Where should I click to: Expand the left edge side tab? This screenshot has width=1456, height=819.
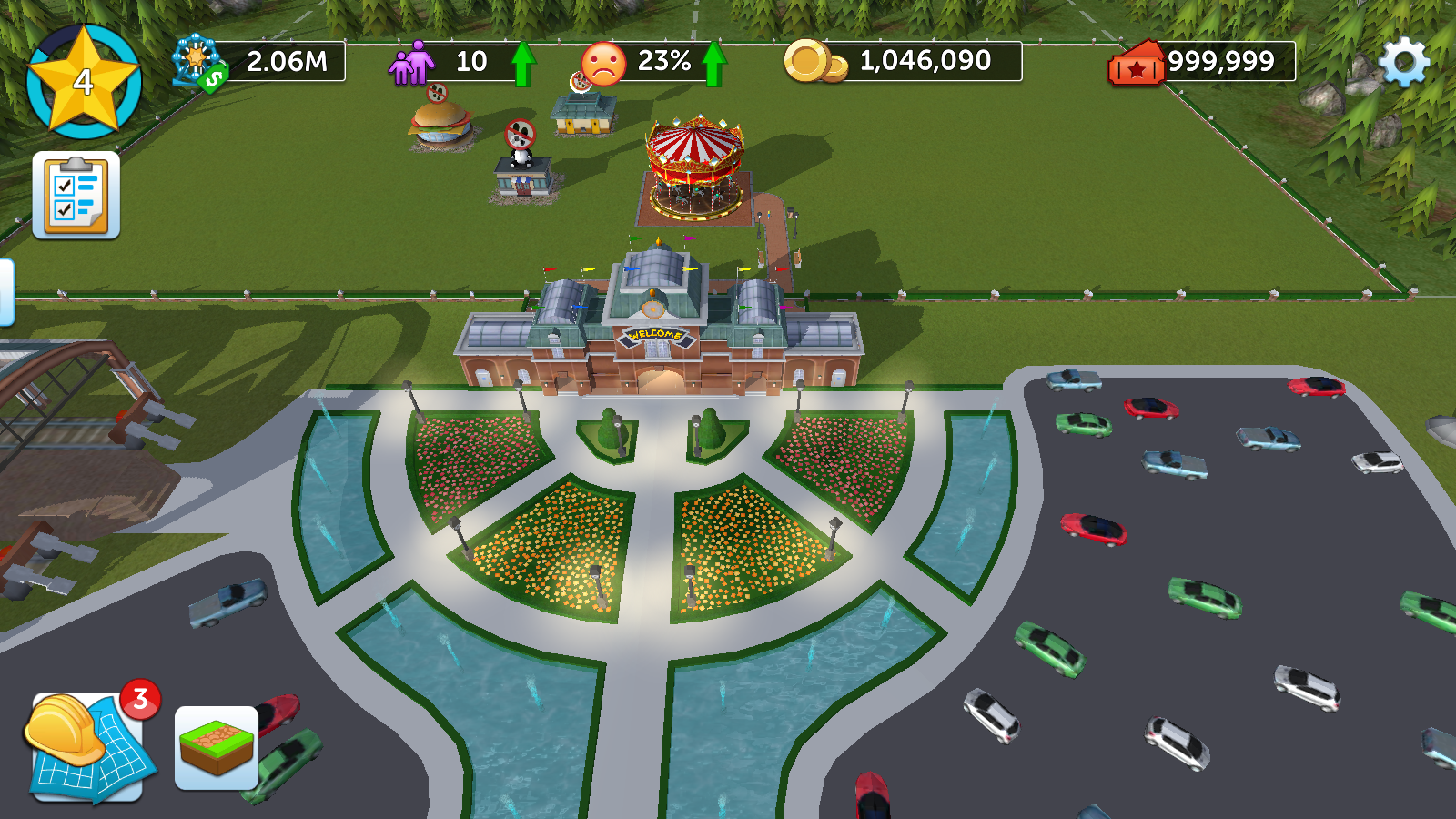5,291
